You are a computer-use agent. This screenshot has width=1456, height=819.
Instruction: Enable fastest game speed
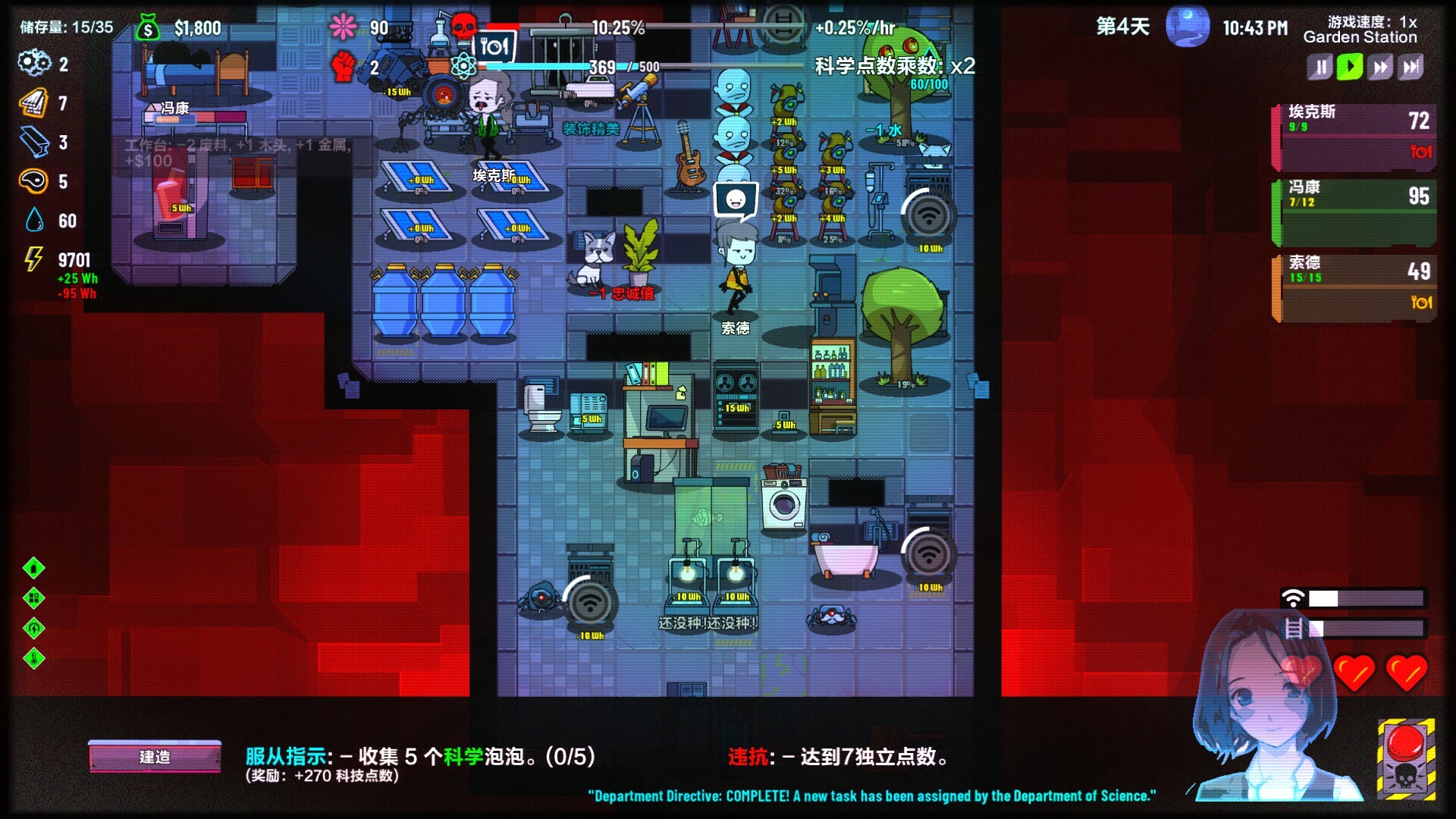point(1411,67)
